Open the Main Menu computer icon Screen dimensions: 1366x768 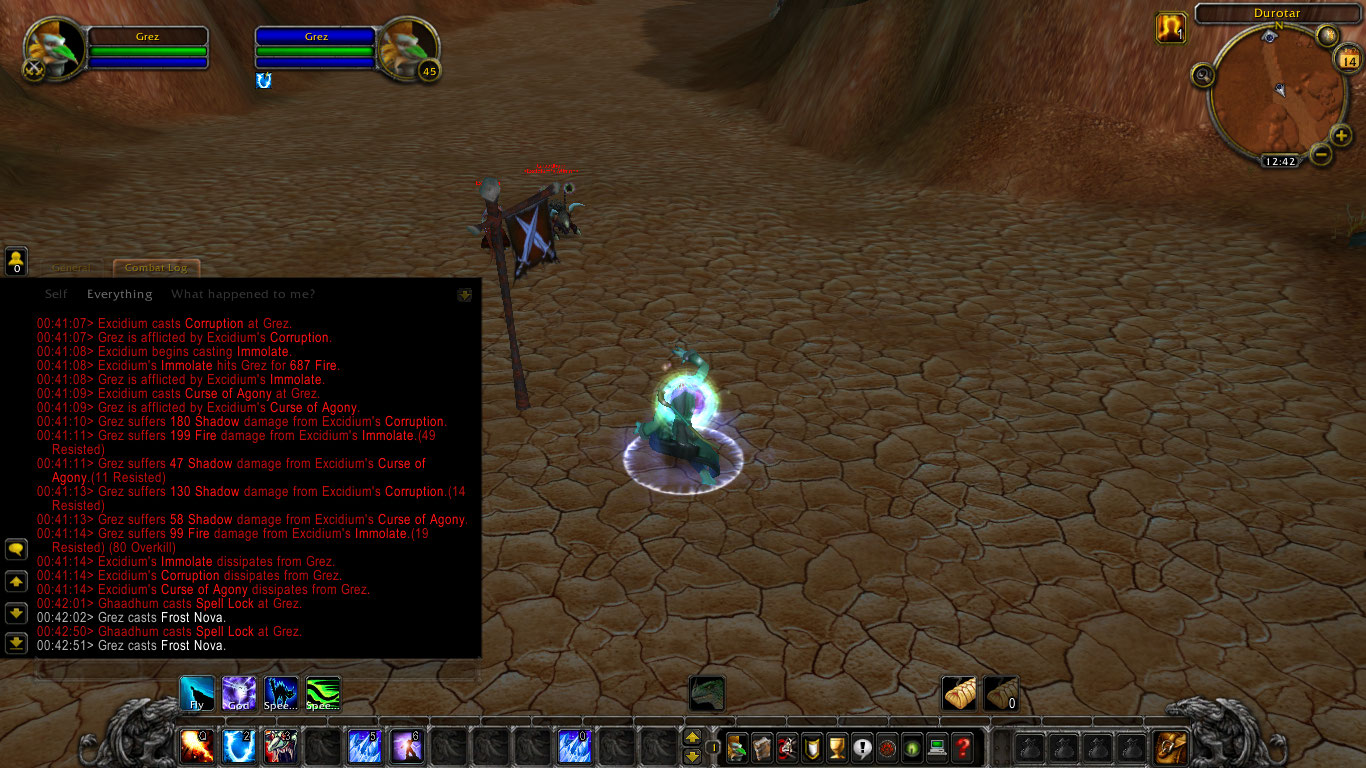pyautogui.click(x=939, y=747)
